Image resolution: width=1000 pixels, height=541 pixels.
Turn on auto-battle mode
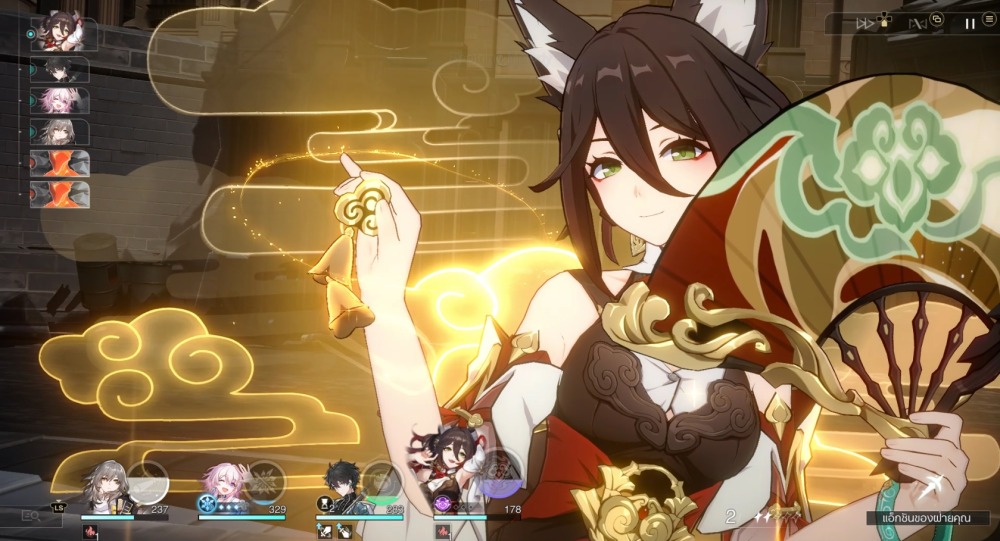[917, 22]
